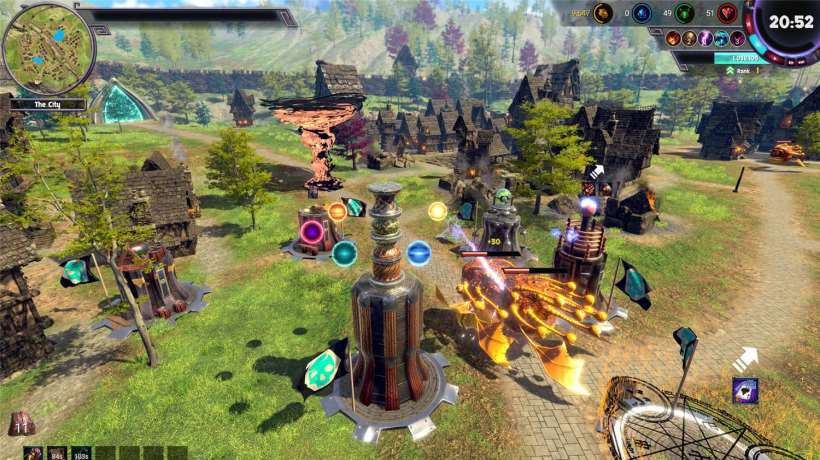Select the blue orb on the tower wheel
Screen dimensions: 820x460
pos(419,252)
